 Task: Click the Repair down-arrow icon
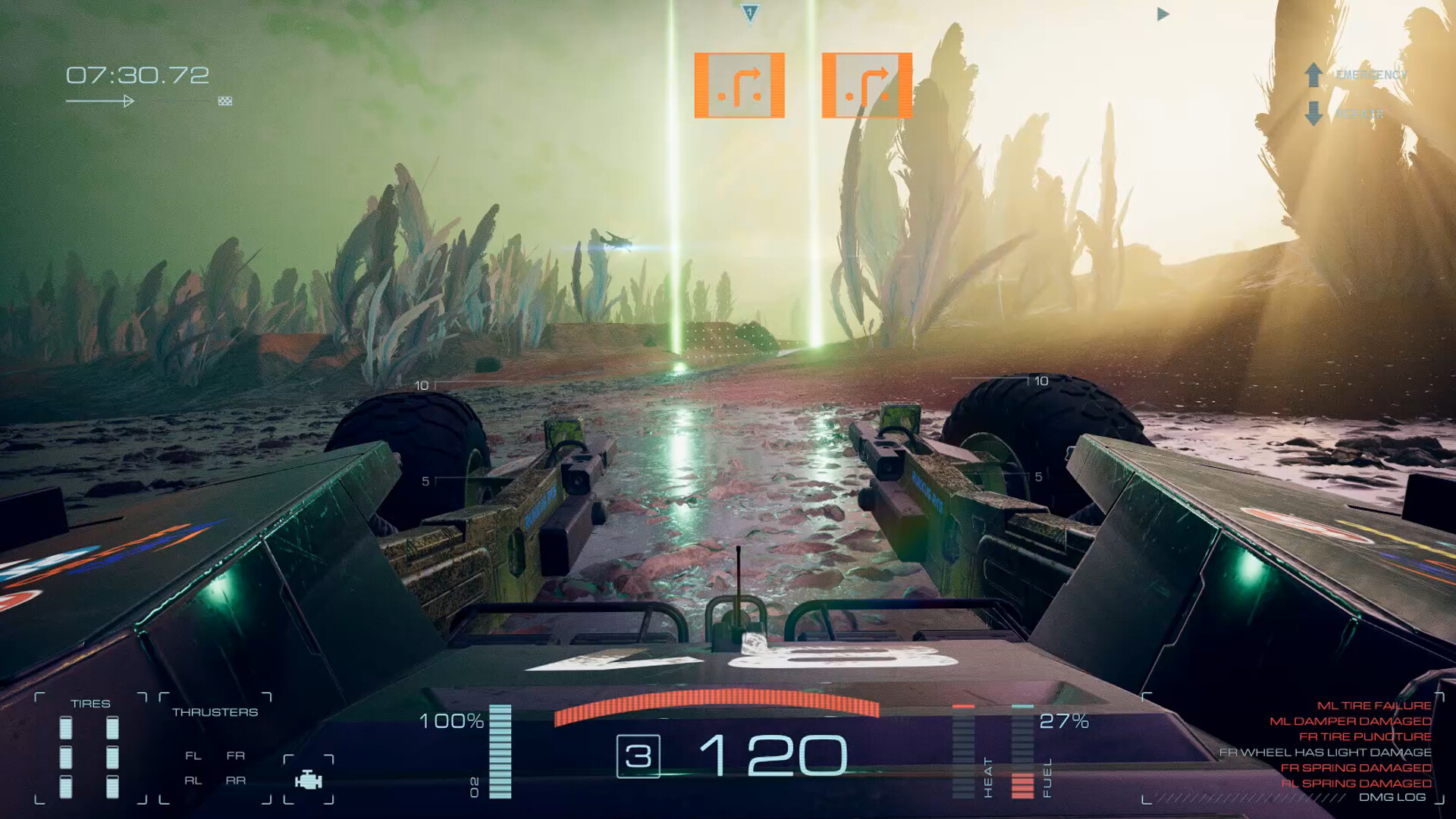pyautogui.click(x=1313, y=112)
